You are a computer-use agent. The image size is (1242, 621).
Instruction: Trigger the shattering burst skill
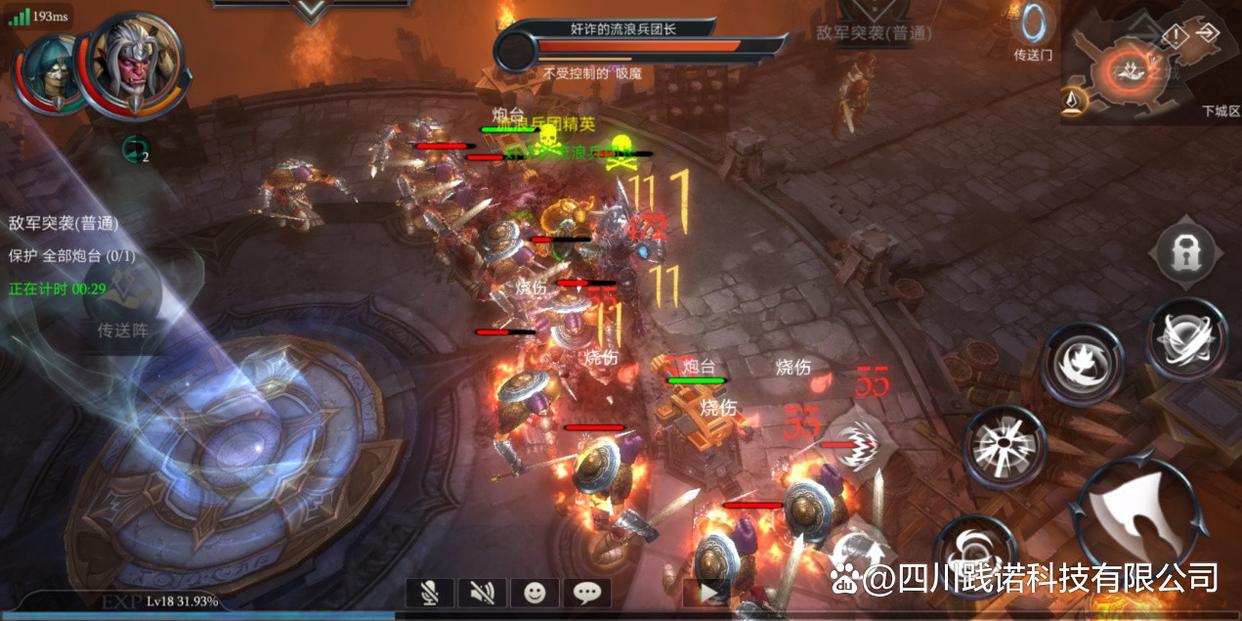(1004, 445)
